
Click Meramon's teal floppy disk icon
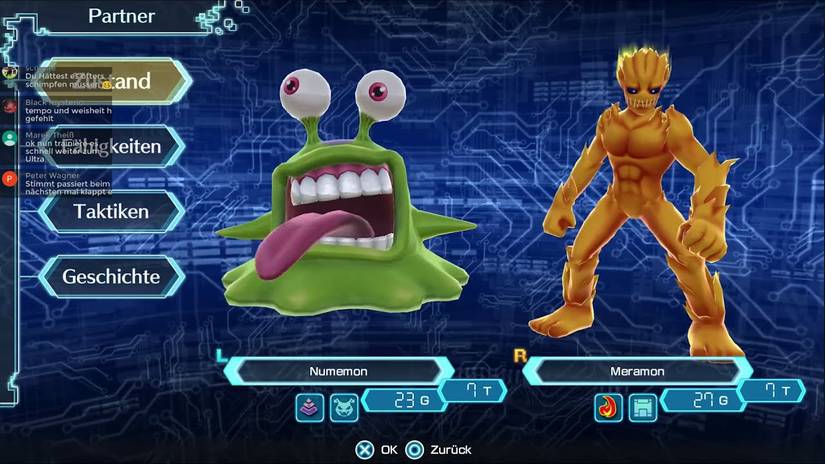click(642, 407)
